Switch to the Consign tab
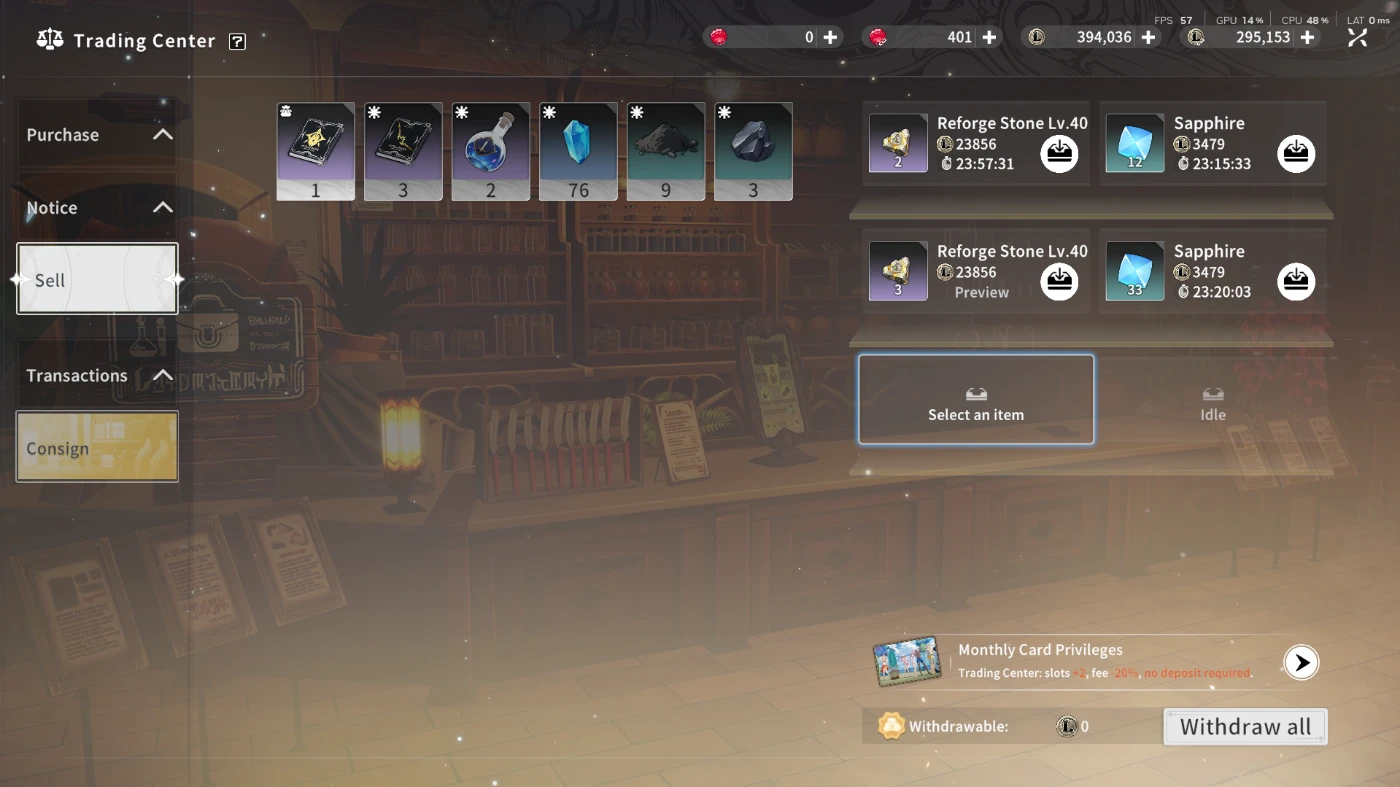1400x787 pixels. point(97,447)
